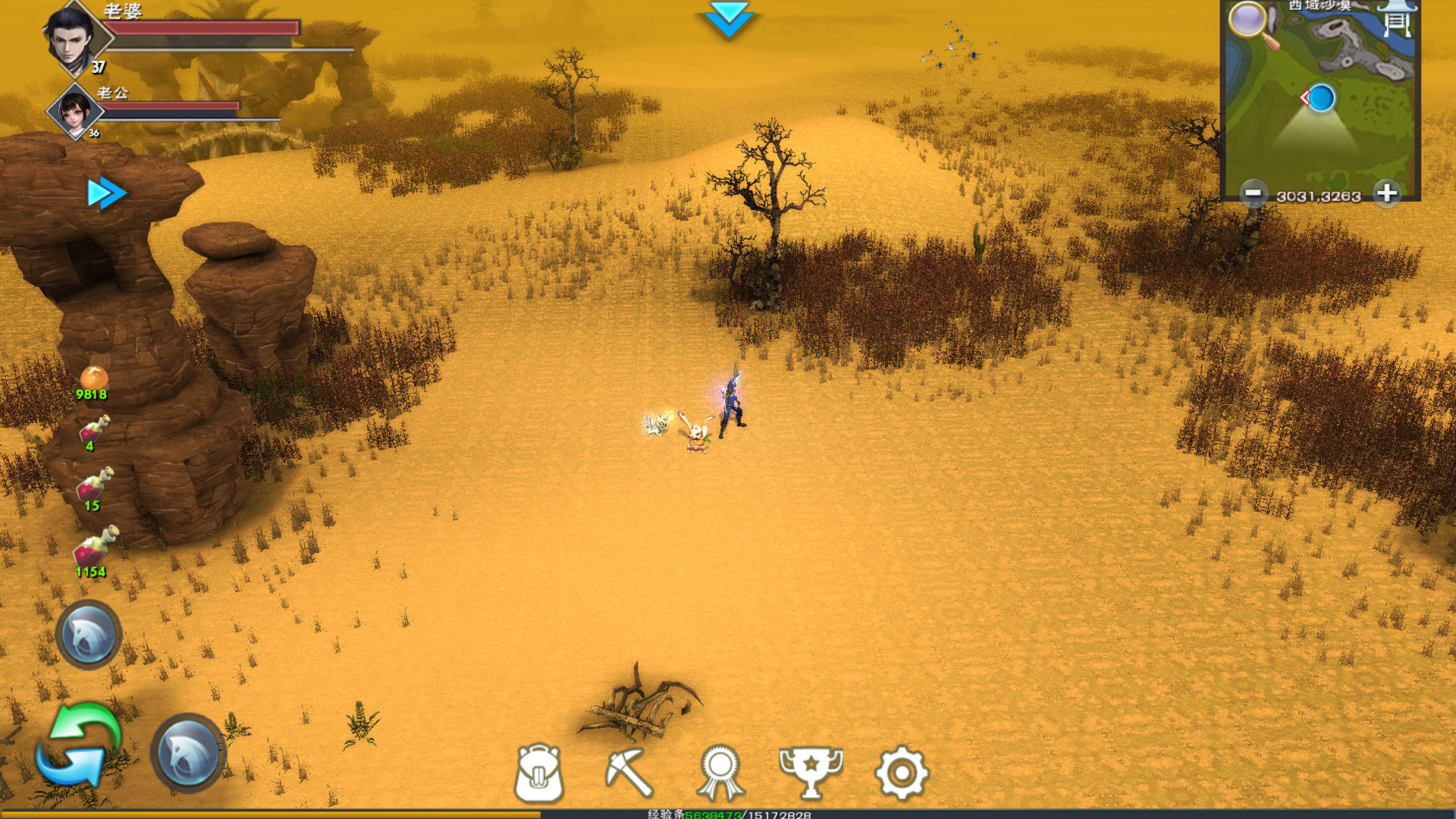
Task: Select the 老婆 character portrait
Action: (74, 38)
